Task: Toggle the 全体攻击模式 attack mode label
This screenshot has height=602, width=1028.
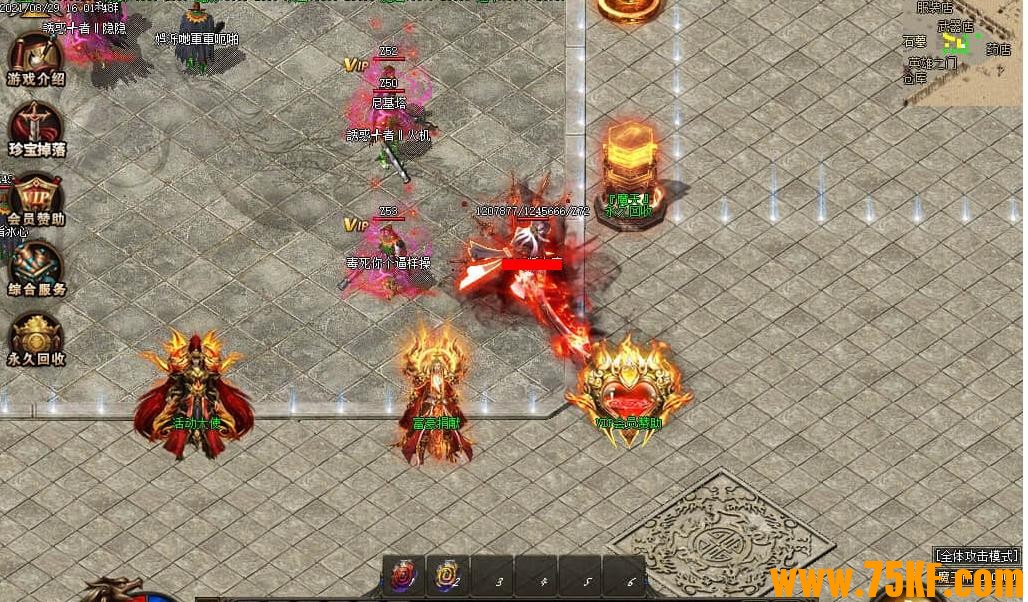Action: click(976, 555)
